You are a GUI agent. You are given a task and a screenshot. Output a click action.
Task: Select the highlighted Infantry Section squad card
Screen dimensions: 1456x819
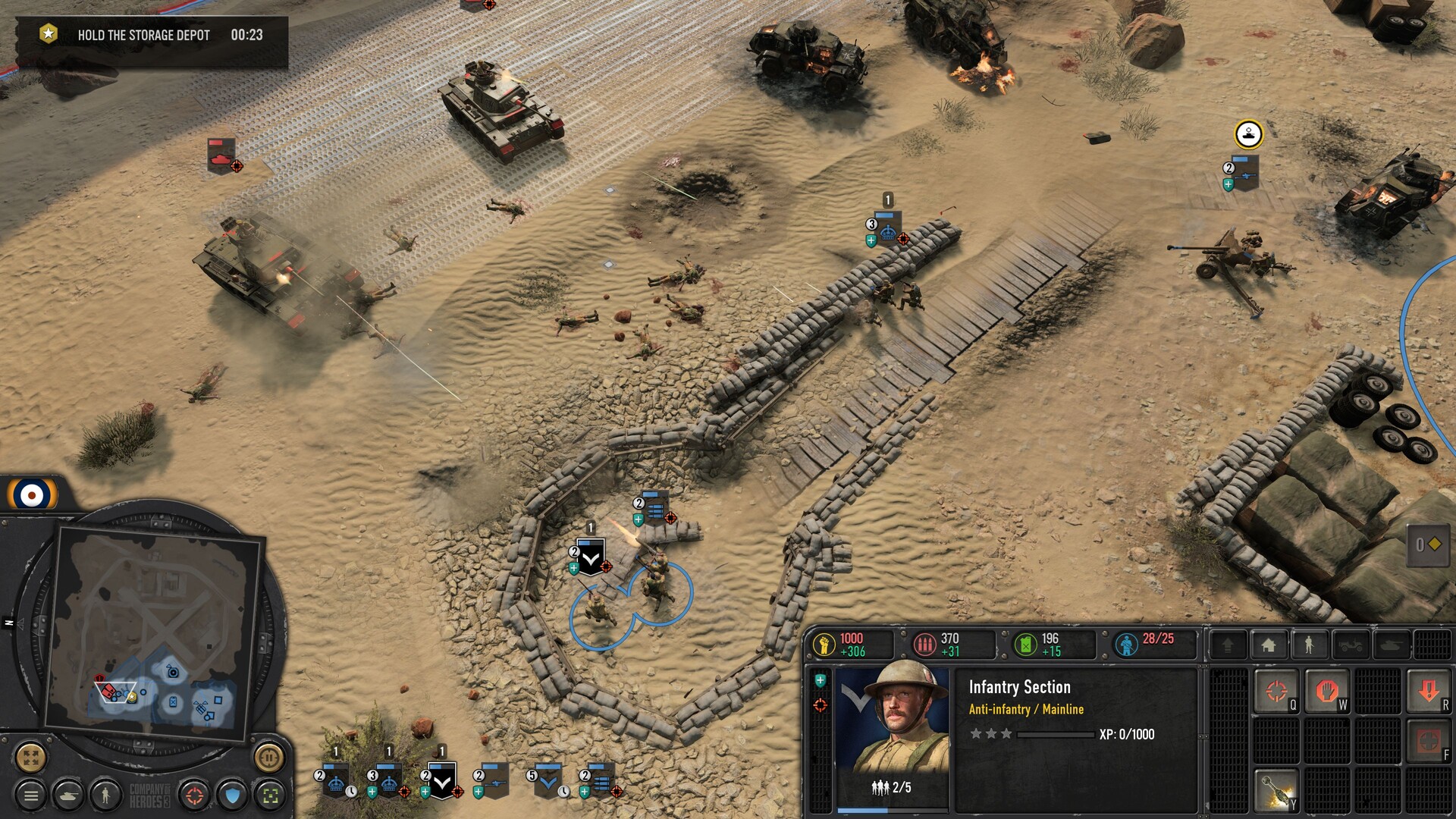(442, 780)
